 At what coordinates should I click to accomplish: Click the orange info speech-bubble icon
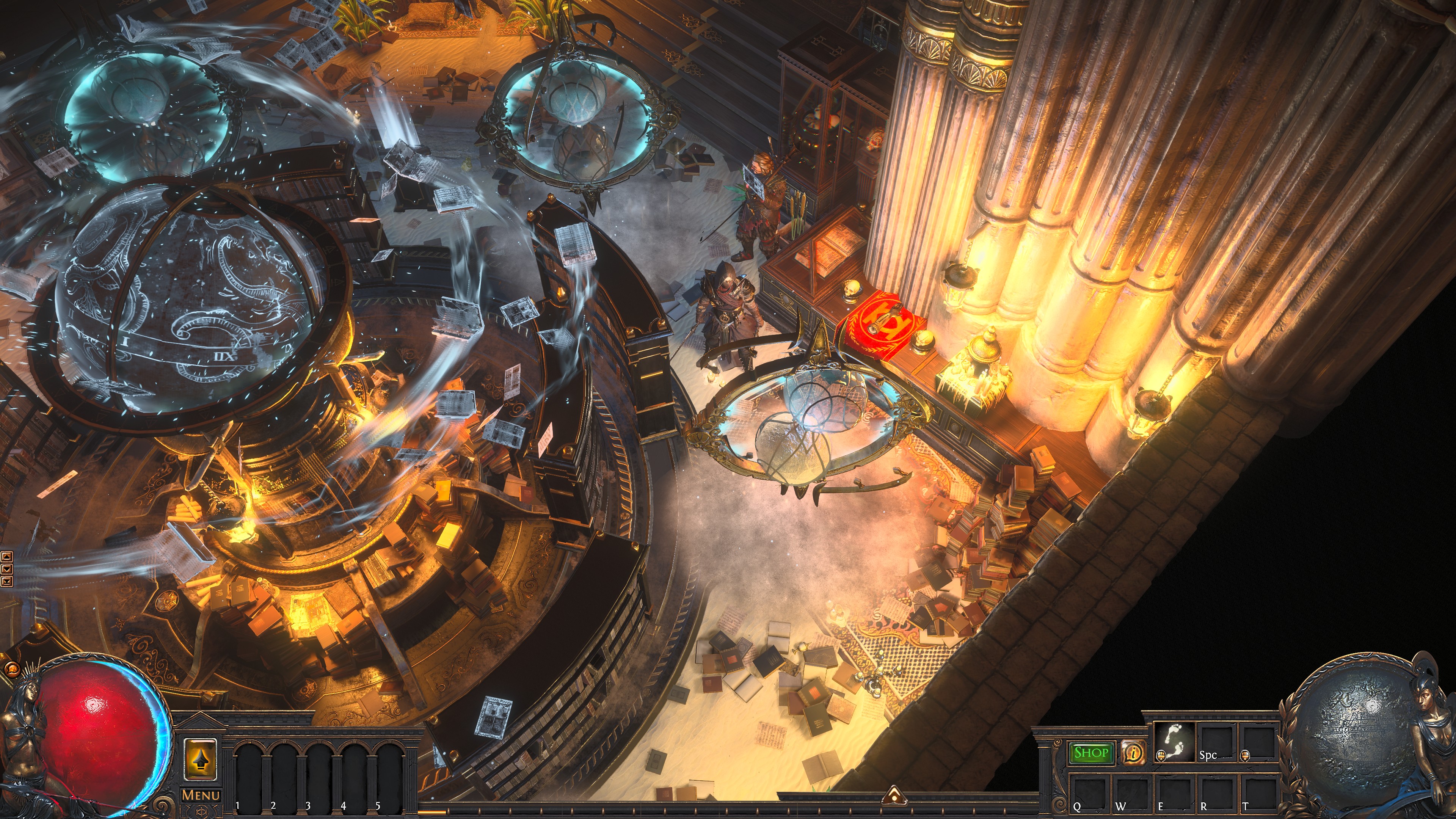coord(1132,752)
